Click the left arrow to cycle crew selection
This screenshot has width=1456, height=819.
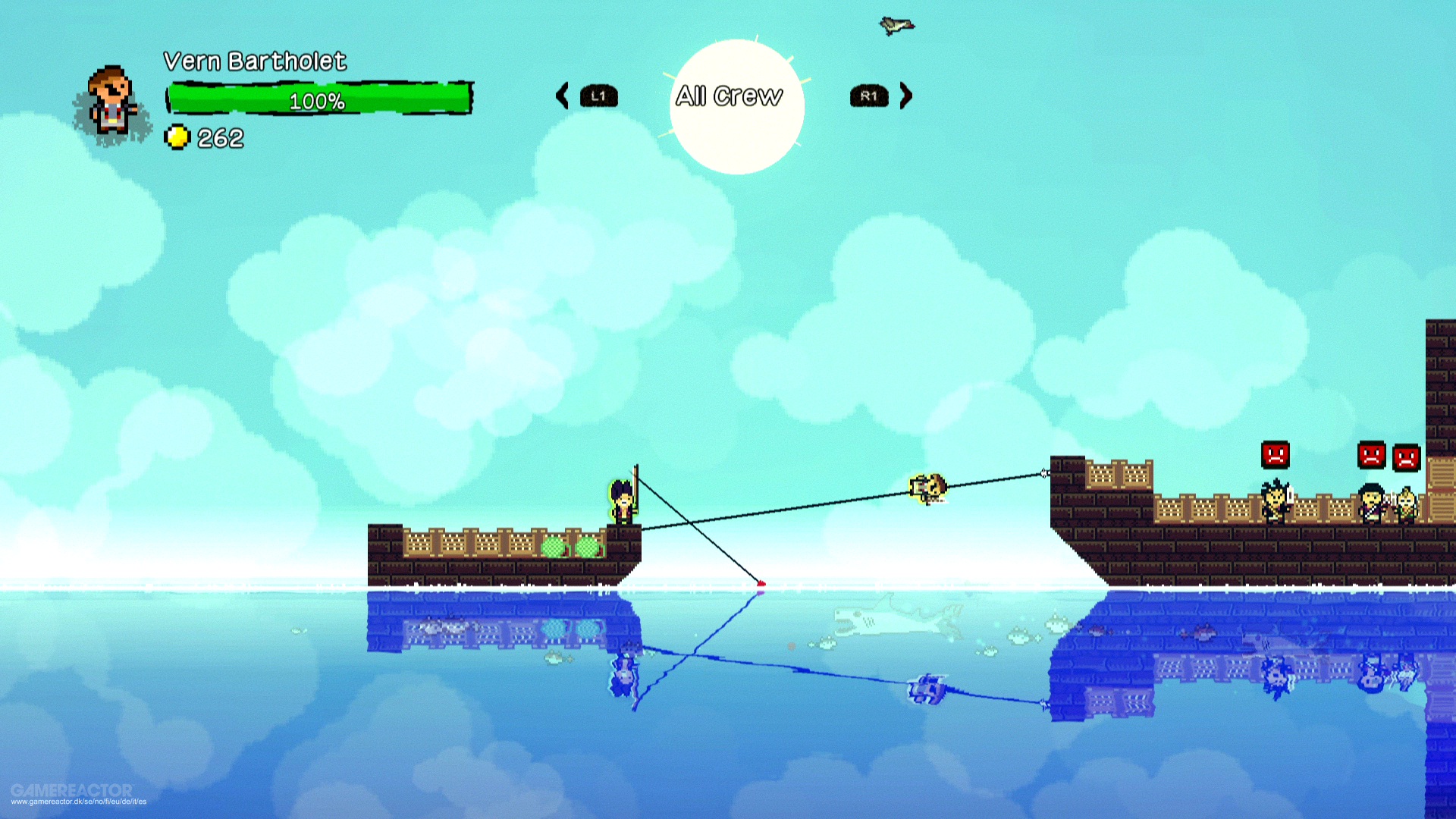(561, 96)
